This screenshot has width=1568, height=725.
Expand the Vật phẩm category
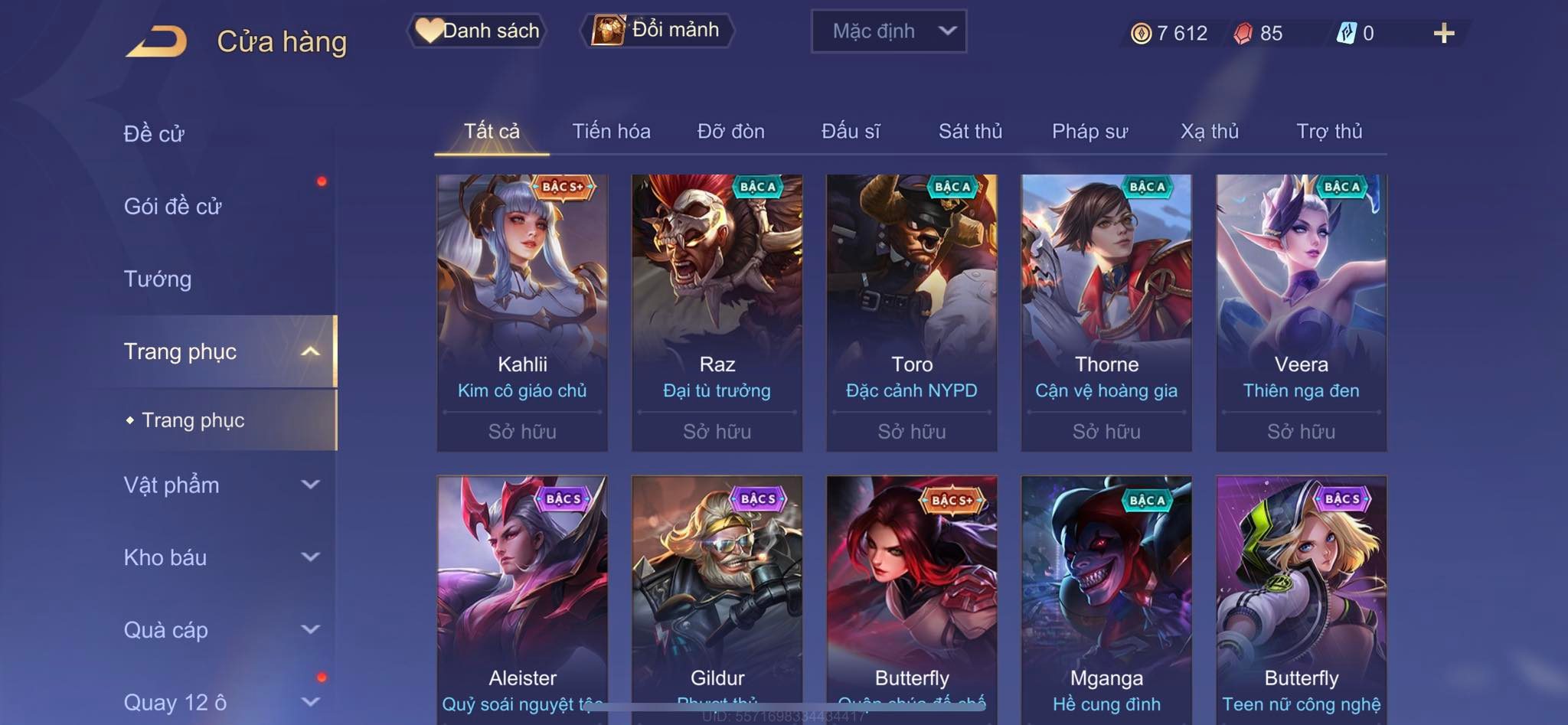click(220, 485)
